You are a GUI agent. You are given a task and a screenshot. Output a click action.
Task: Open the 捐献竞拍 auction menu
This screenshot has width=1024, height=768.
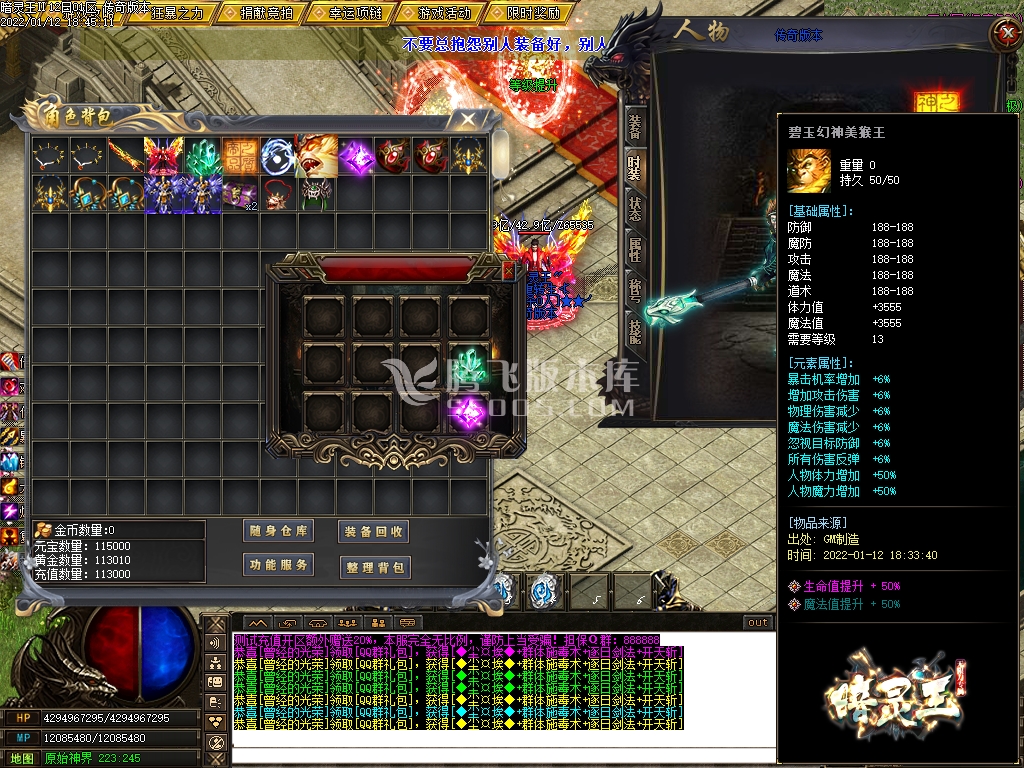266,13
